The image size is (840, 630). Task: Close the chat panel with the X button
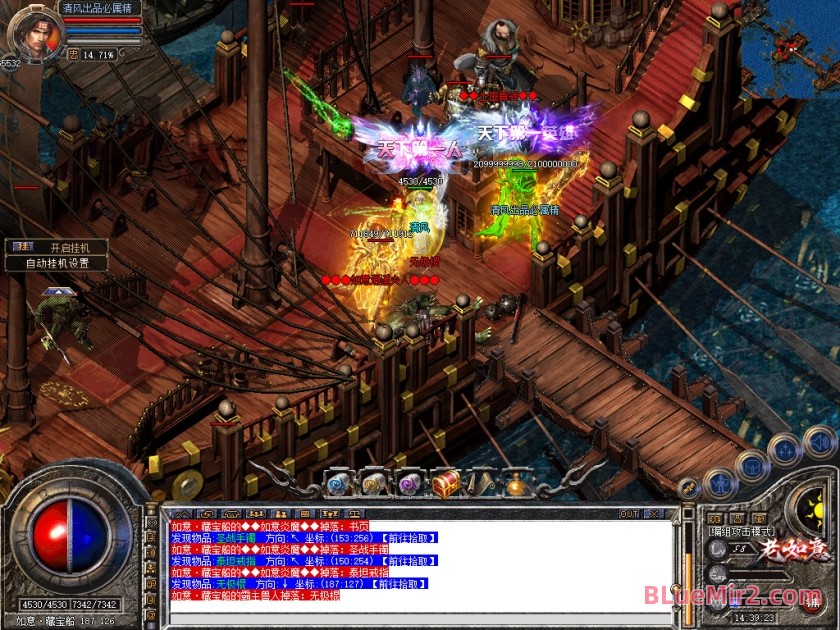pos(656,514)
